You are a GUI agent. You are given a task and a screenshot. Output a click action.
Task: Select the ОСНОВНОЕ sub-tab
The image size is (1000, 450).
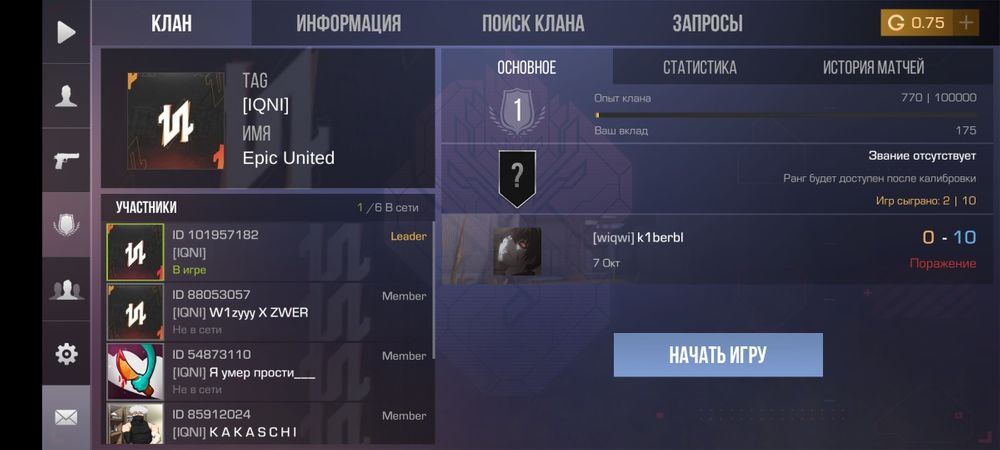(526, 68)
